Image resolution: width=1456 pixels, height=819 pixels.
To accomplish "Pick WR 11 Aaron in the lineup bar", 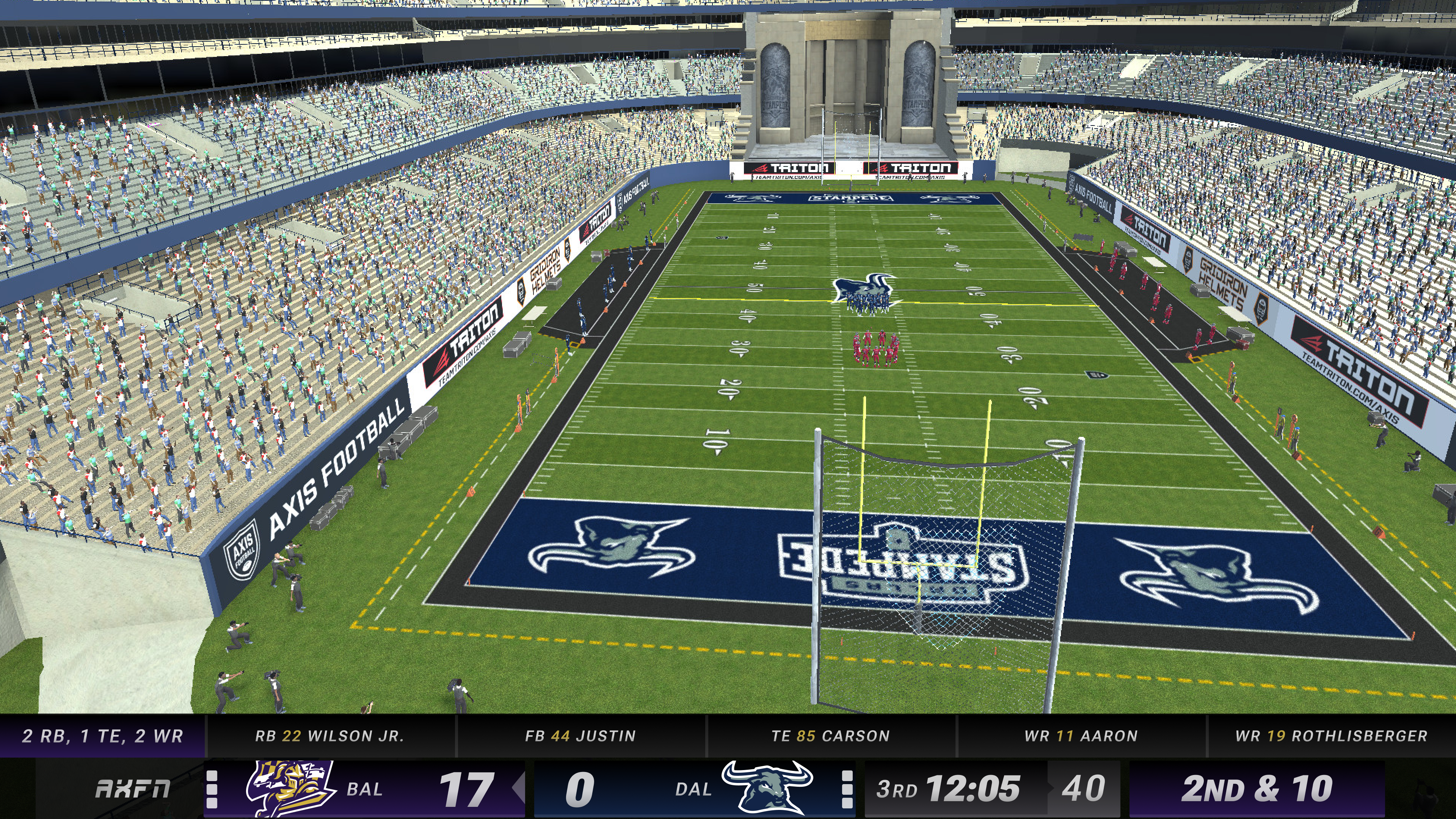I will [x=1081, y=736].
